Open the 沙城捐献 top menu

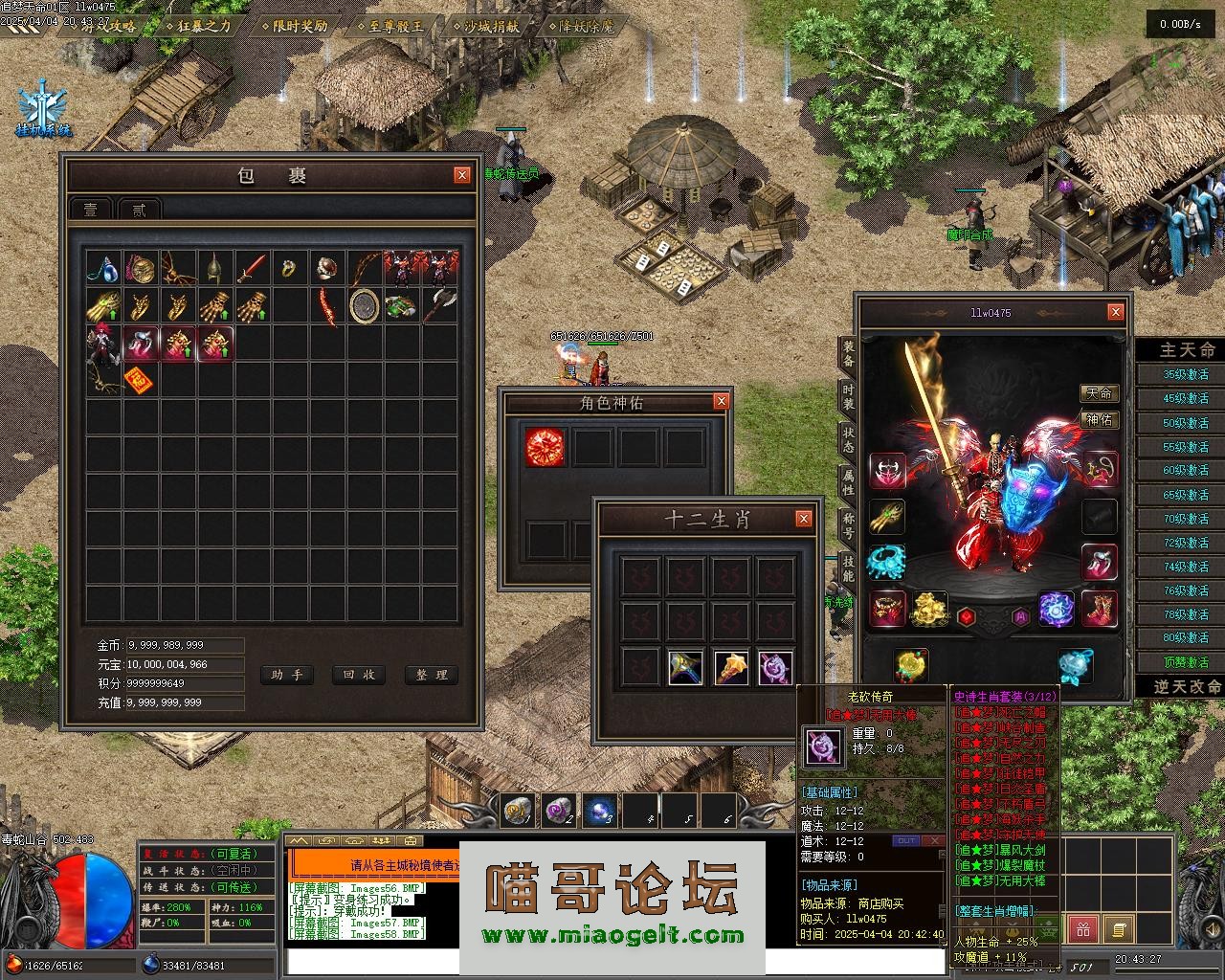486,26
